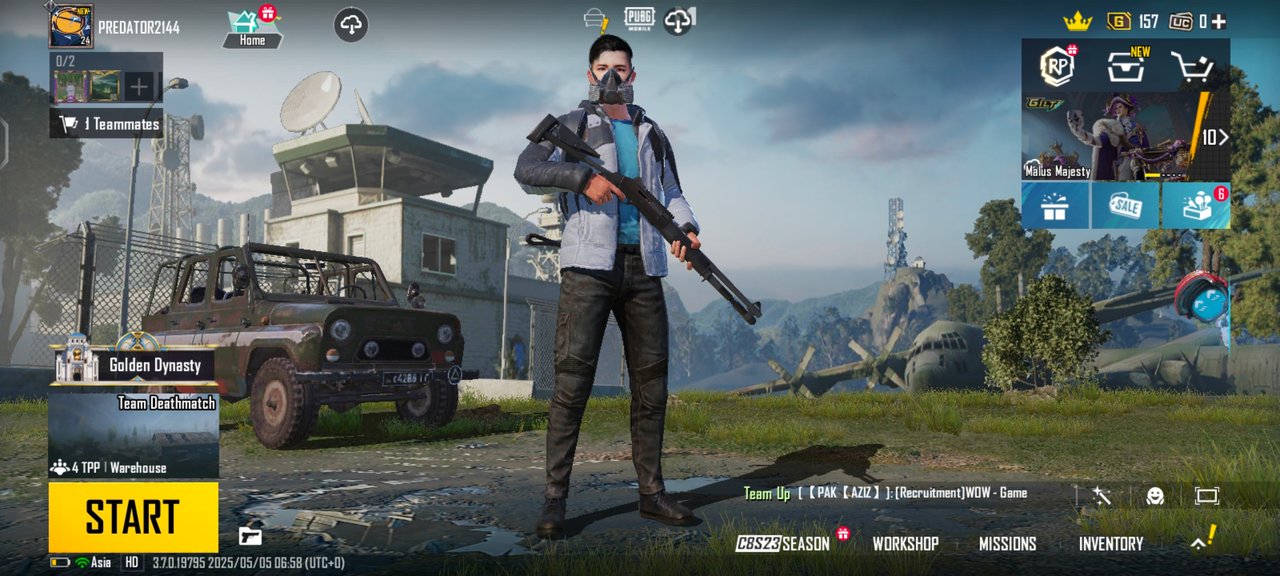Open the SEASON menu

(784, 544)
